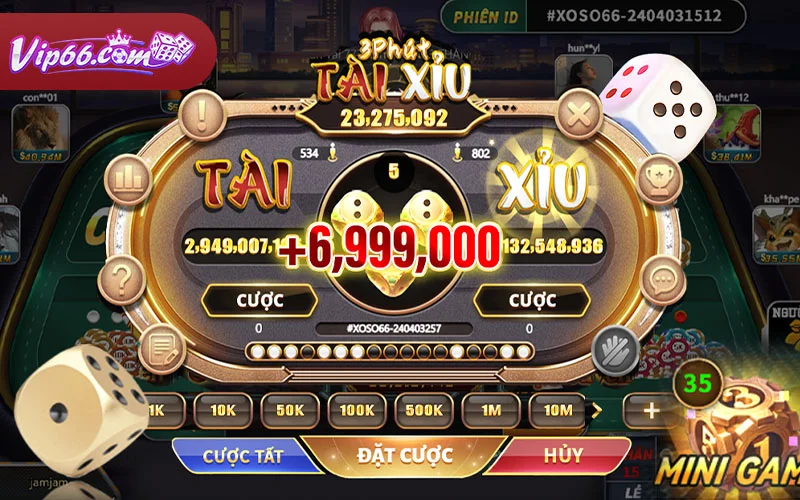Open the exclamation mark info button

(203, 114)
